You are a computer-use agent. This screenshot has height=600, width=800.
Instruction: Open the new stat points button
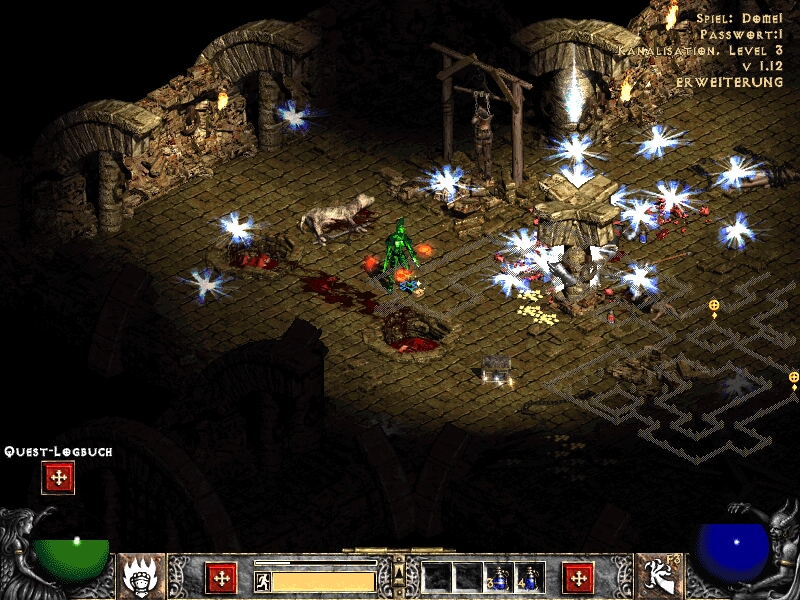220,577
